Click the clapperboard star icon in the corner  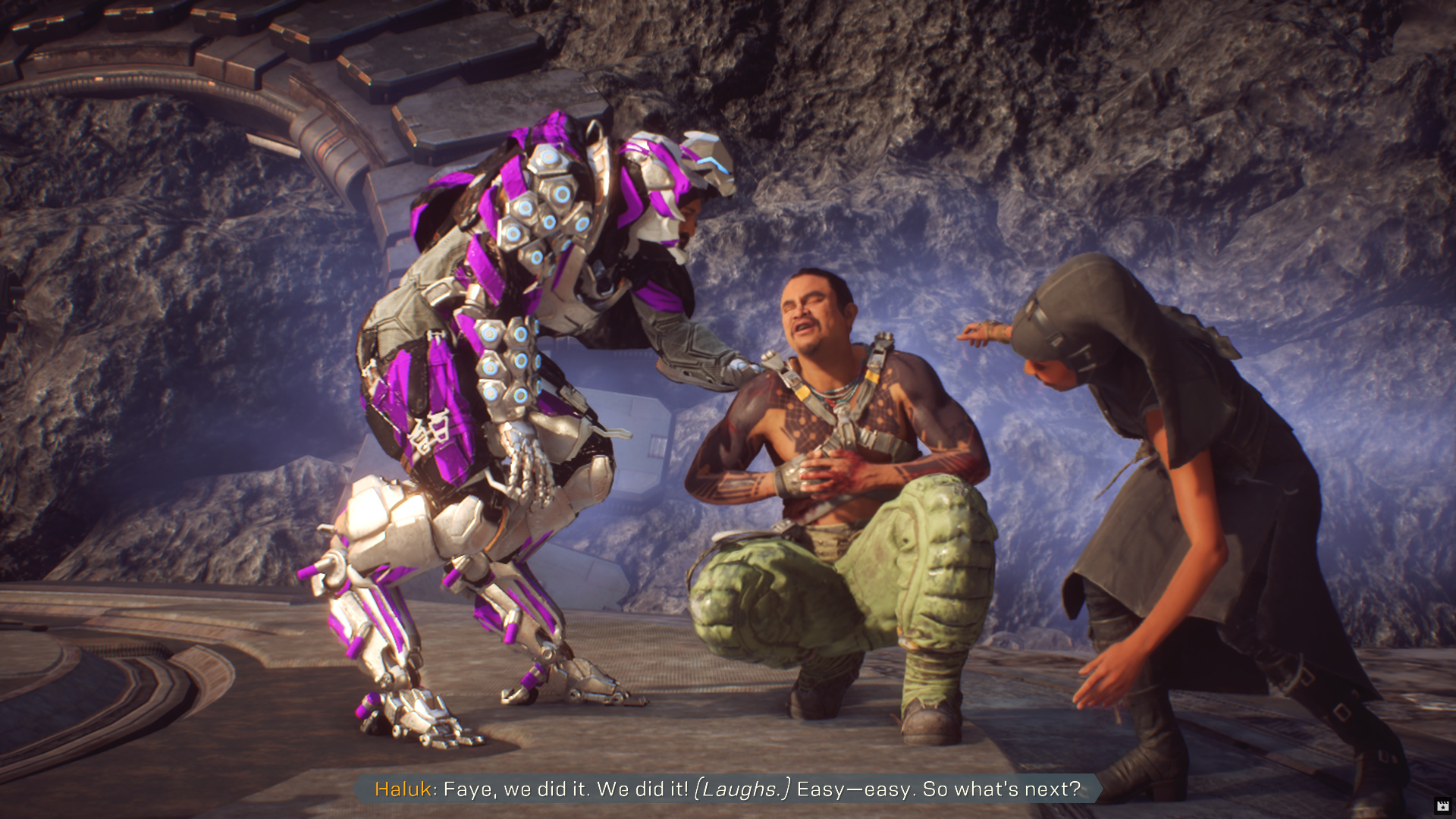(x=1442, y=806)
